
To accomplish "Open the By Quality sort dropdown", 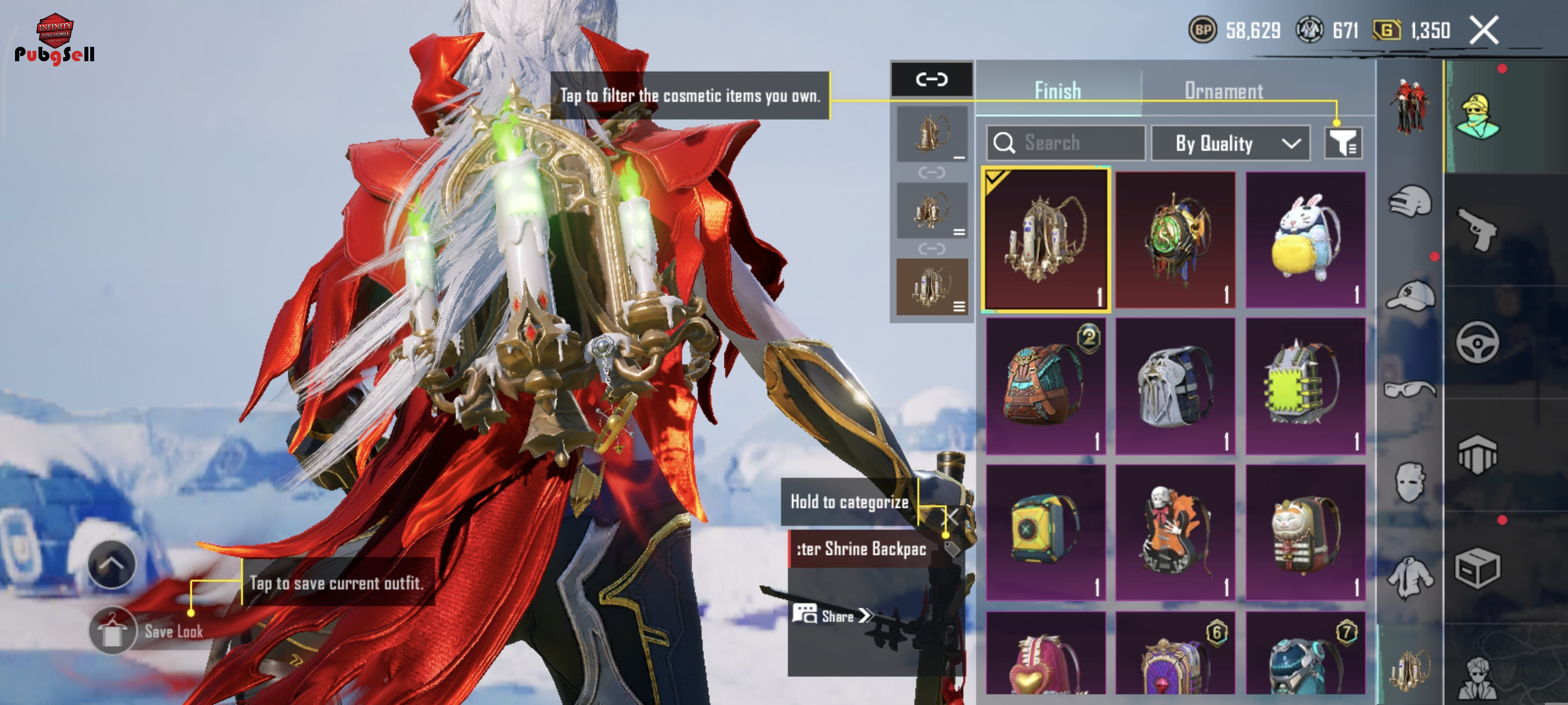I will tap(1230, 143).
